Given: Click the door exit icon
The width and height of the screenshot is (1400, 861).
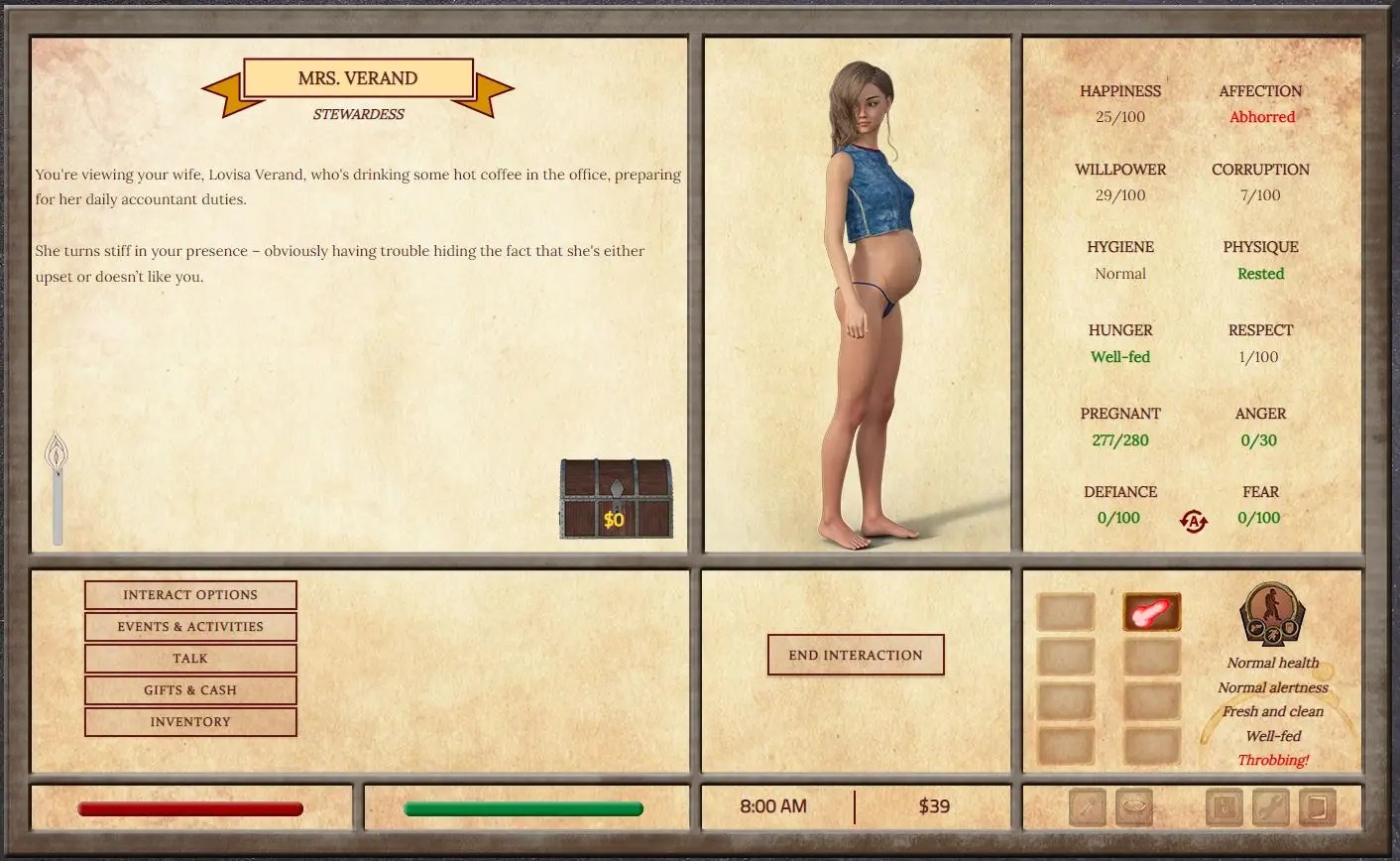Looking at the screenshot, I should click(1317, 807).
